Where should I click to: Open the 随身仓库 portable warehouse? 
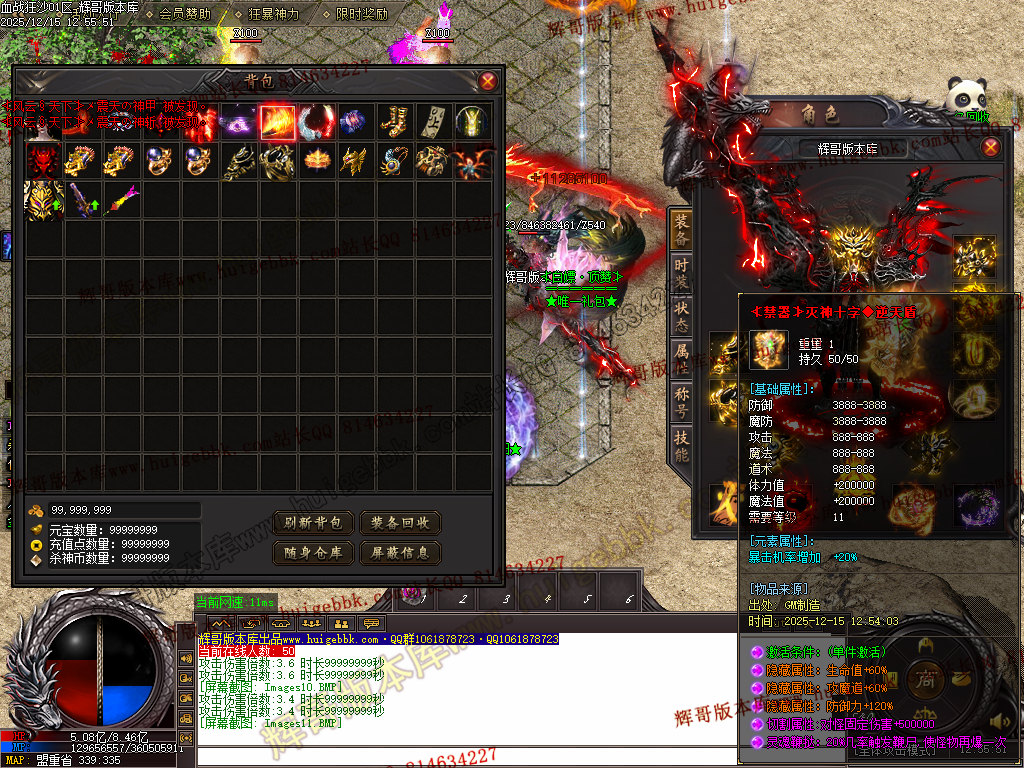[314, 552]
